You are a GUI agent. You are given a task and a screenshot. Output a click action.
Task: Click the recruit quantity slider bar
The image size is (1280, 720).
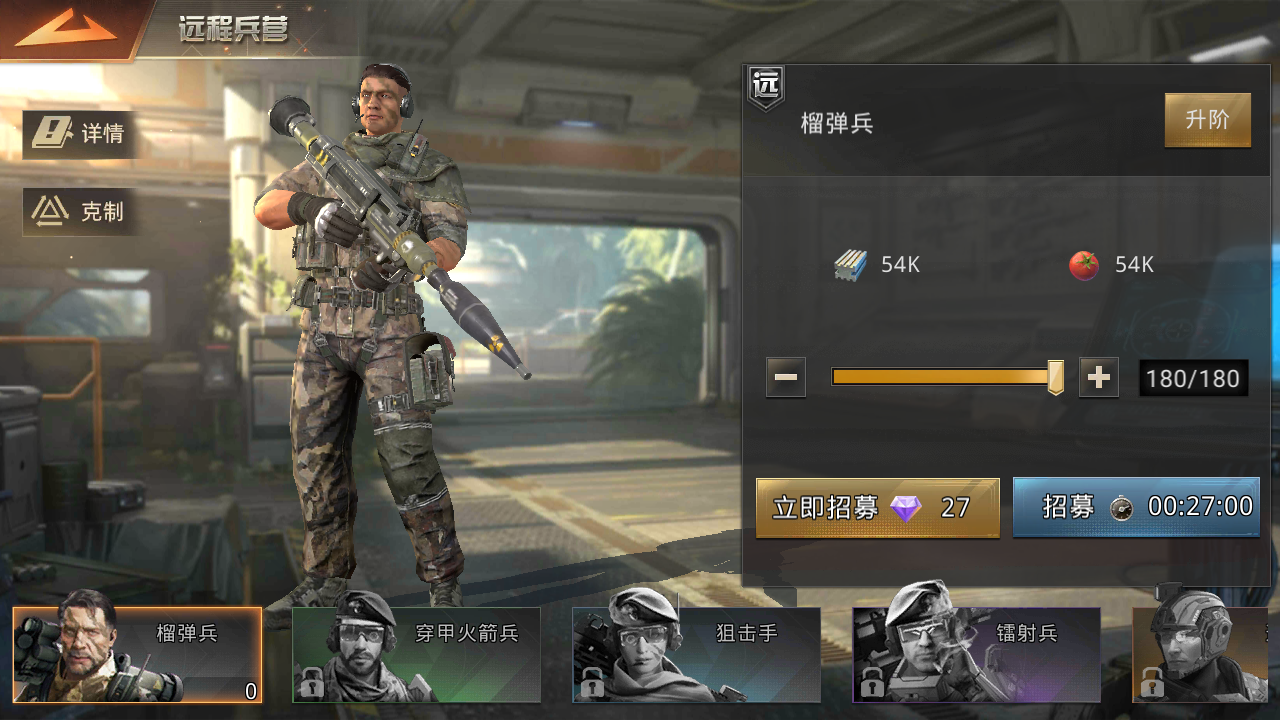[942, 377]
